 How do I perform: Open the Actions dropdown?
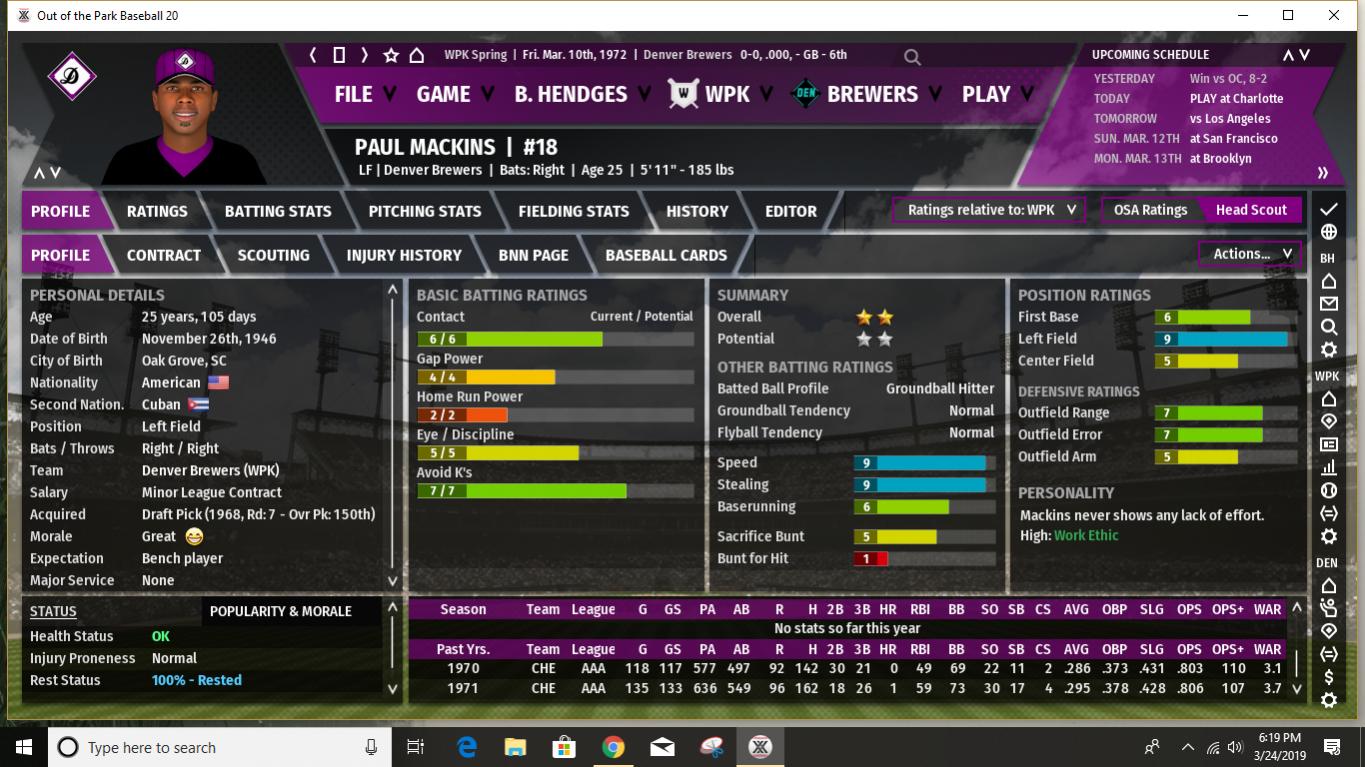tap(1250, 254)
